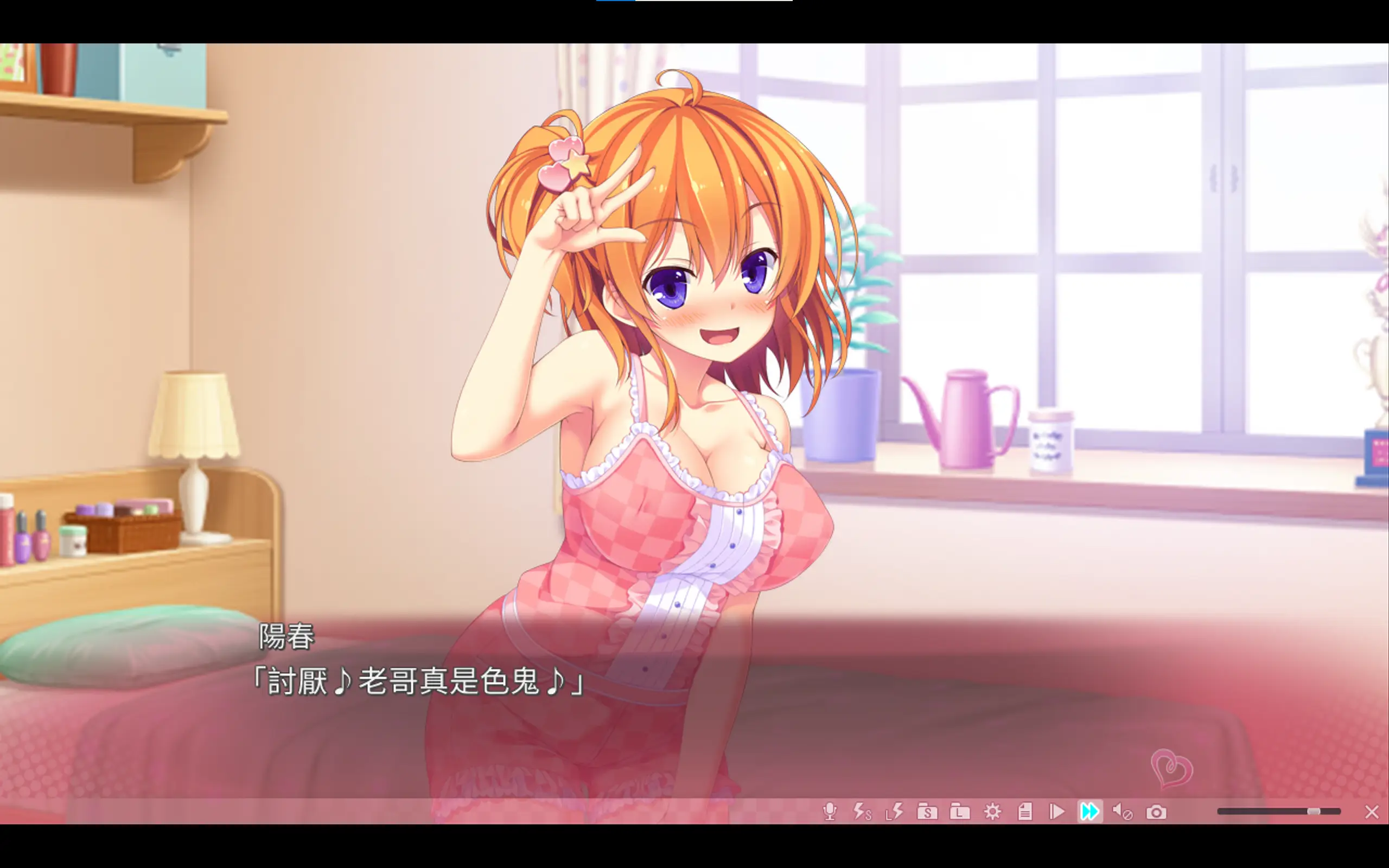Open the message backlog document icon
Image resolution: width=1389 pixels, height=868 pixels.
point(1025,812)
